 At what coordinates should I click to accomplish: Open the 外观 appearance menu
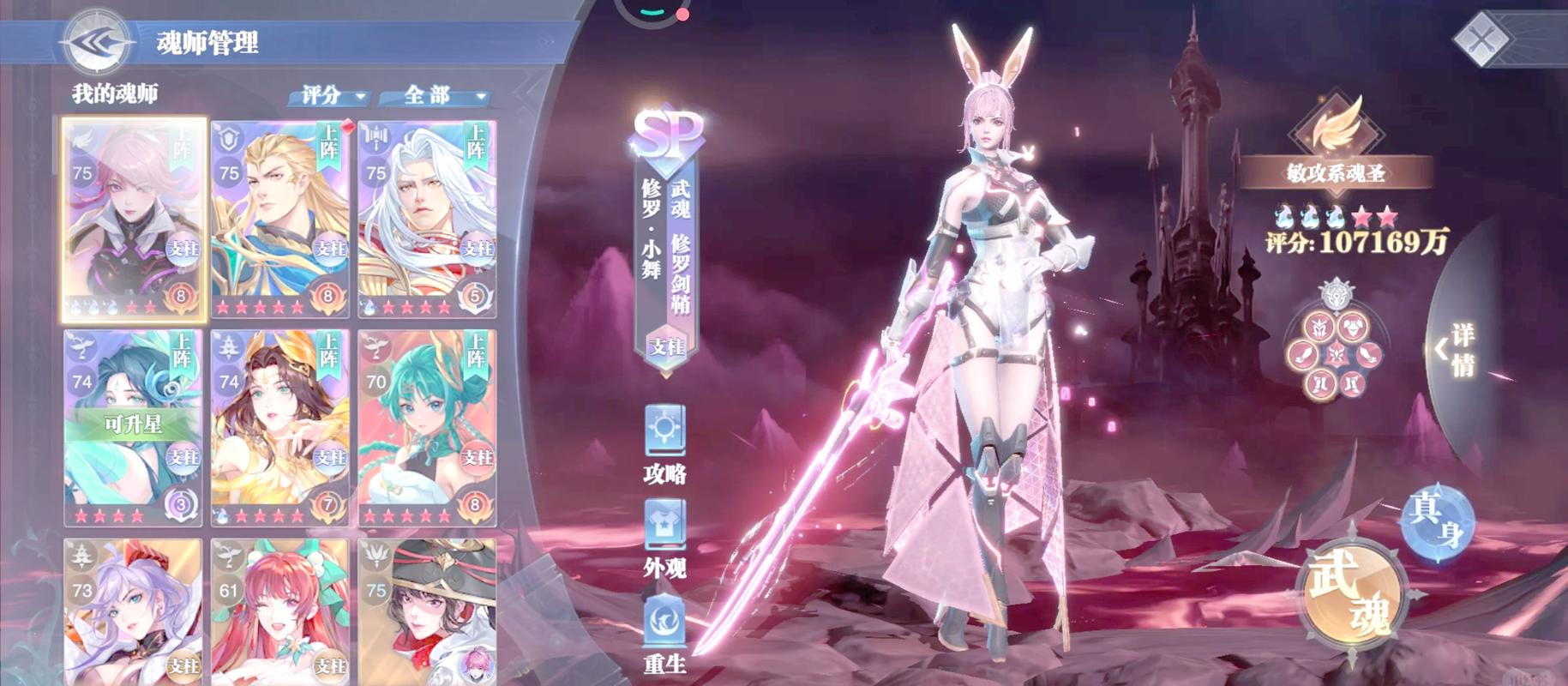pos(664,538)
